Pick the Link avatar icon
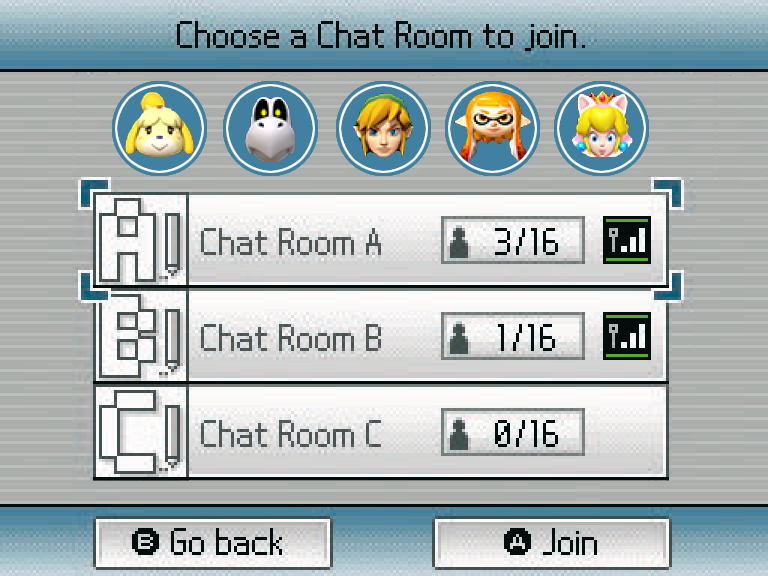Screen dimensions: 768x576 click(x=383, y=129)
